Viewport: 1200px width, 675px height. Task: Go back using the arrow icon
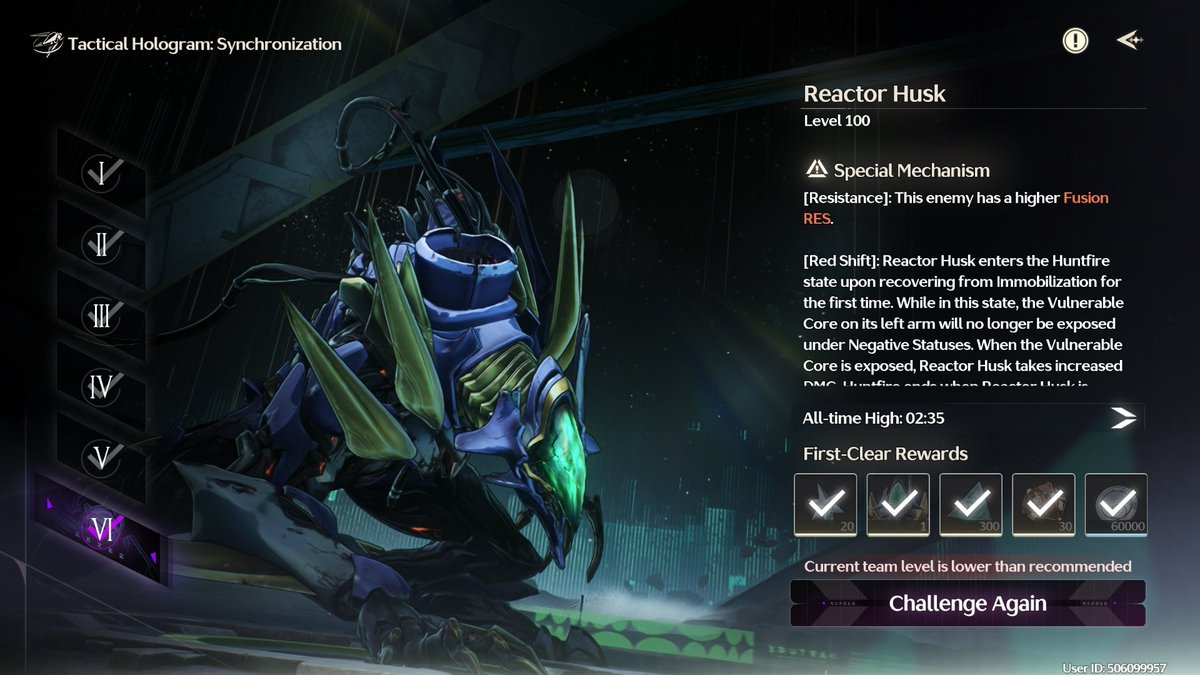(1129, 41)
